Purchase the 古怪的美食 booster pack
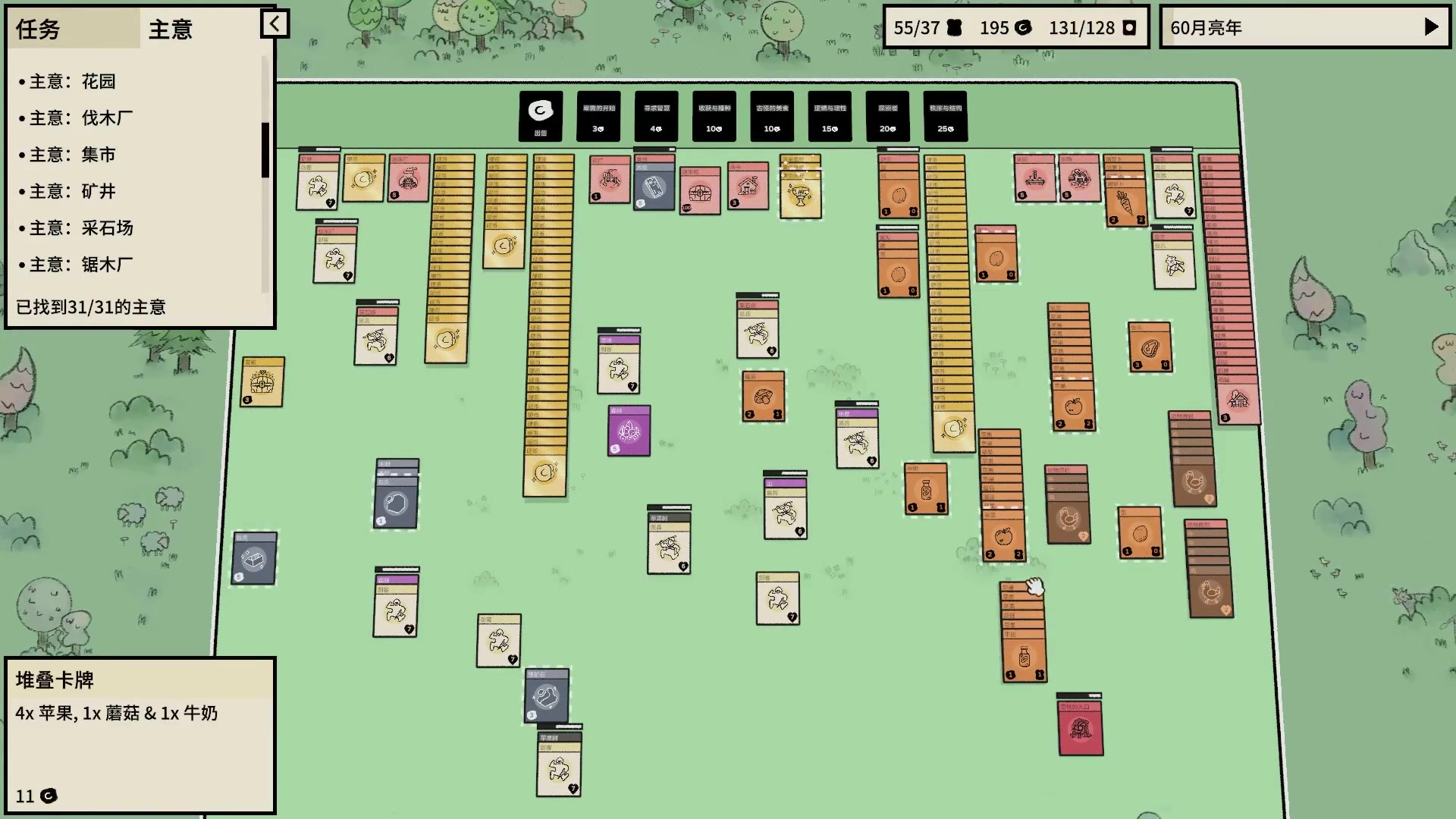The height and width of the screenshot is (819, 1456). pyautogui.click(x=771, y=116)
